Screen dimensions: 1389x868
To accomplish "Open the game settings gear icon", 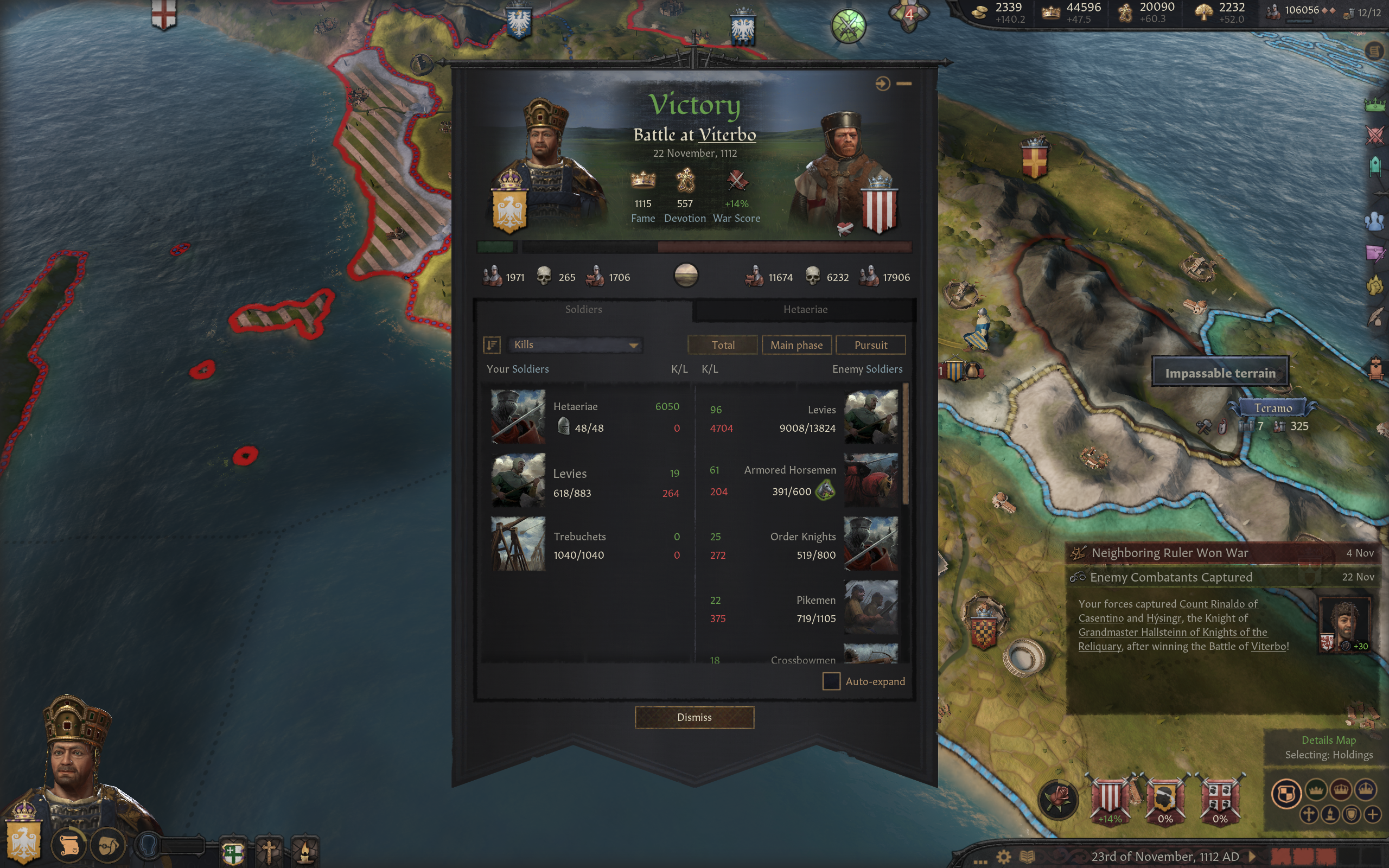I will point(1003,857).
